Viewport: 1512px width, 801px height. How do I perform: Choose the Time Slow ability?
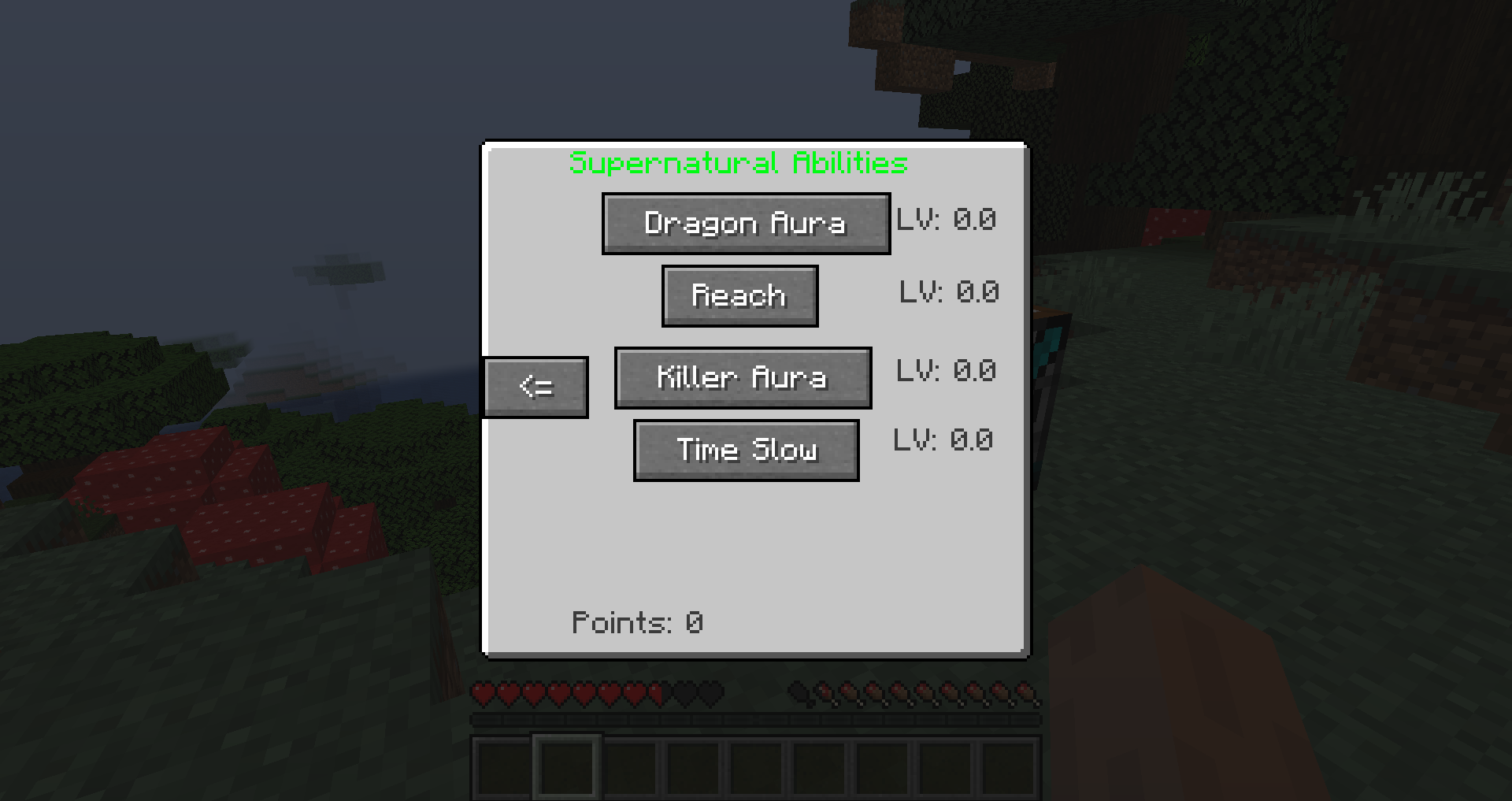[745, 450]
